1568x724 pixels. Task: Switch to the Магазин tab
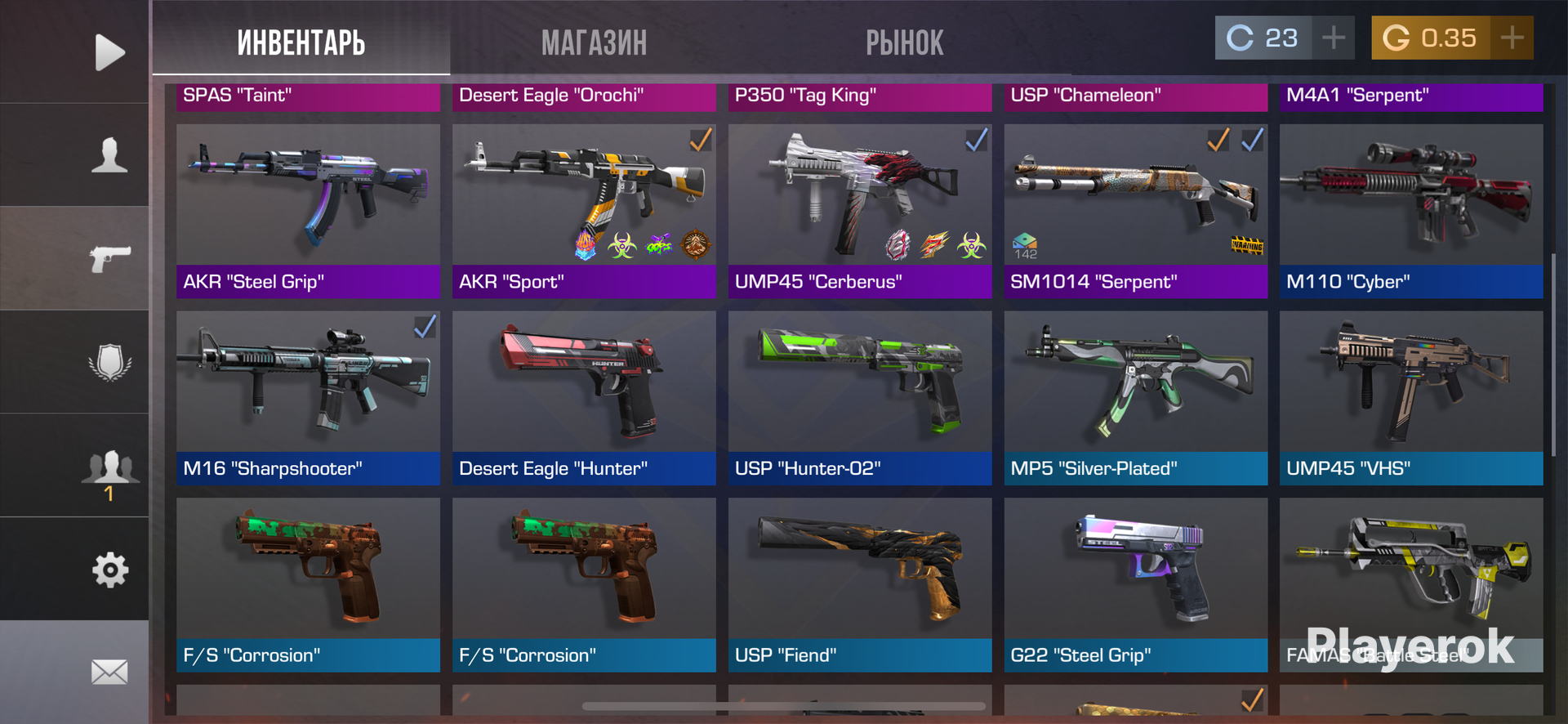594,42
